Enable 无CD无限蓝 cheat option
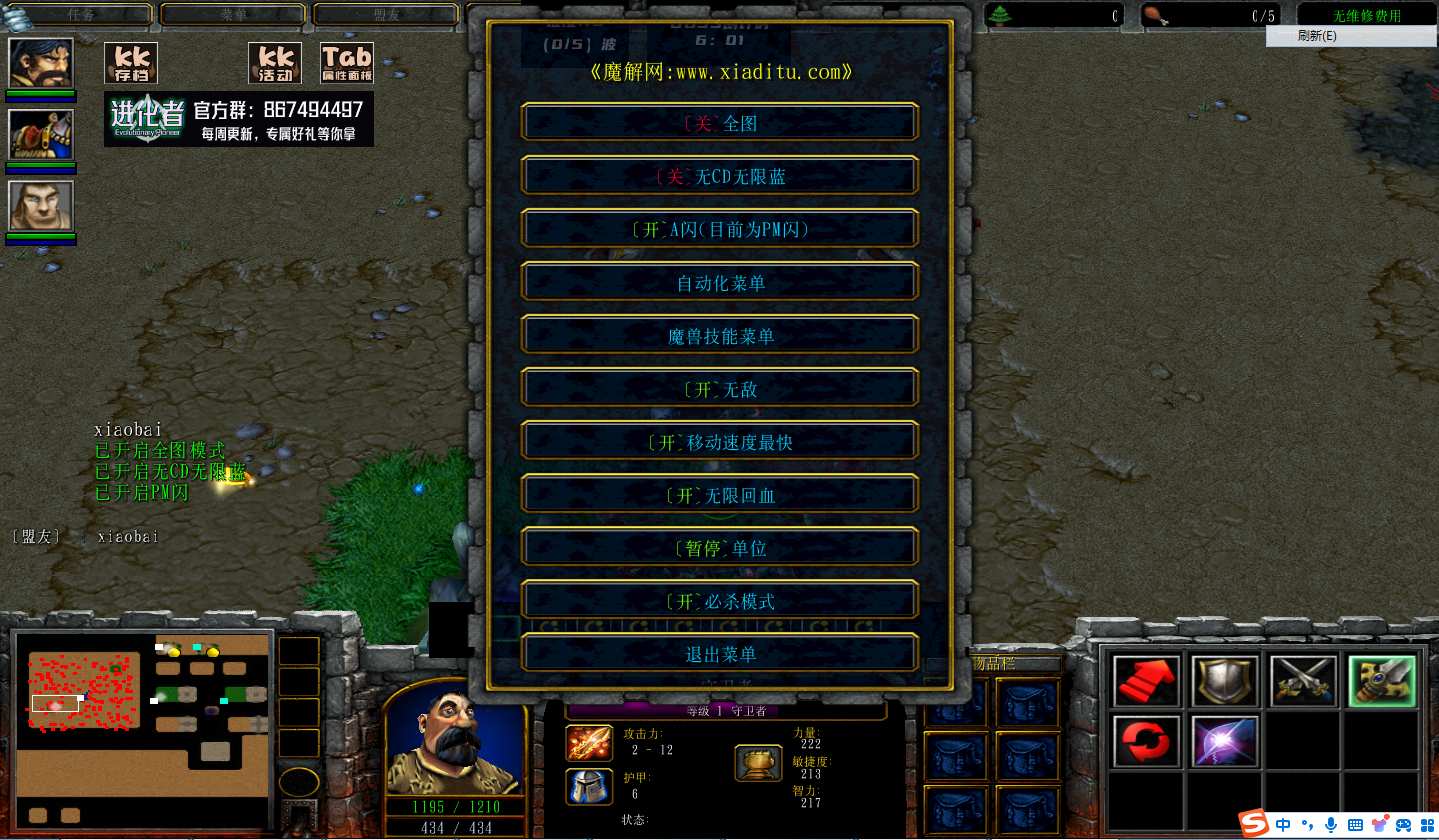This screenshot has height=840, width=1439. [719, 175]
